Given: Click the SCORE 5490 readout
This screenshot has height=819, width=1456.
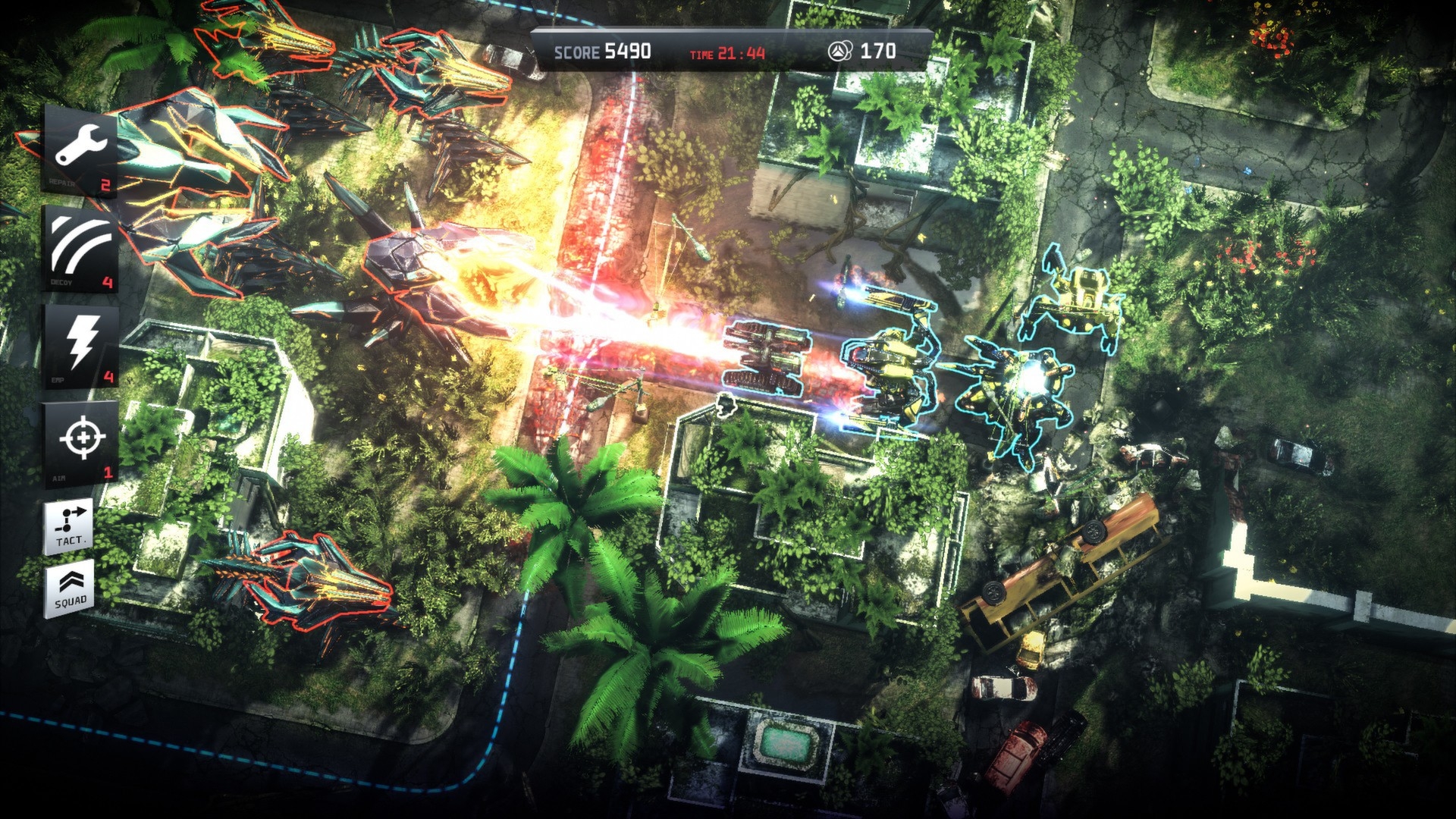Looking at the screenshot, I should (x=601, y=49).
